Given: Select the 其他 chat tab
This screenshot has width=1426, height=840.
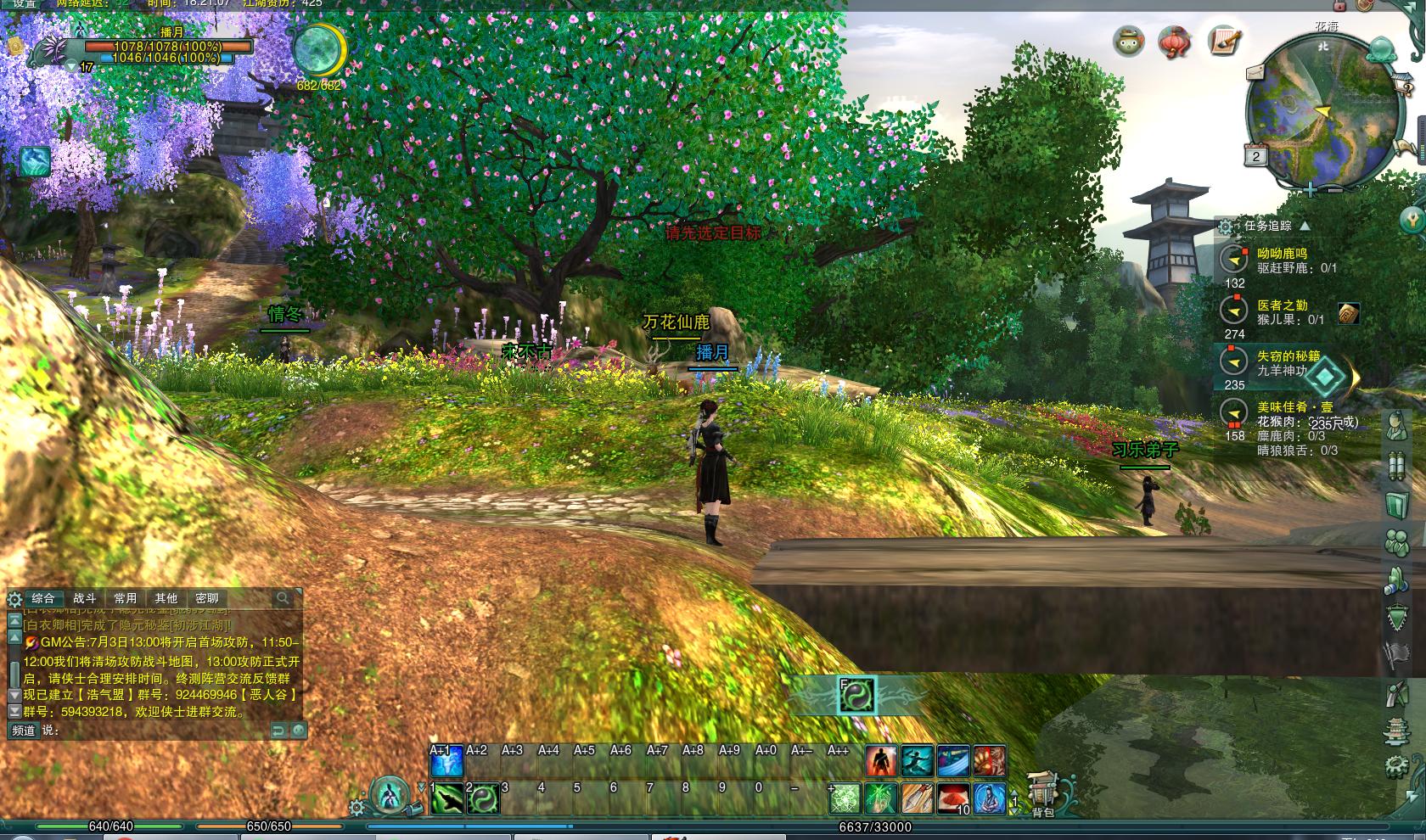Looking at the screenshot, I should pos(166,598).
